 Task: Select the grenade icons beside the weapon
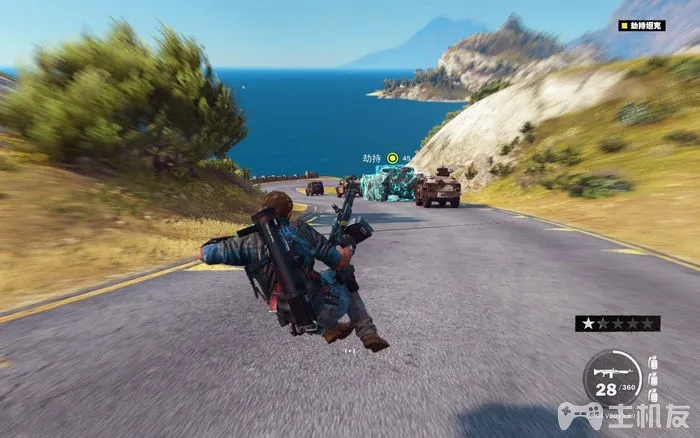[652, 380]
